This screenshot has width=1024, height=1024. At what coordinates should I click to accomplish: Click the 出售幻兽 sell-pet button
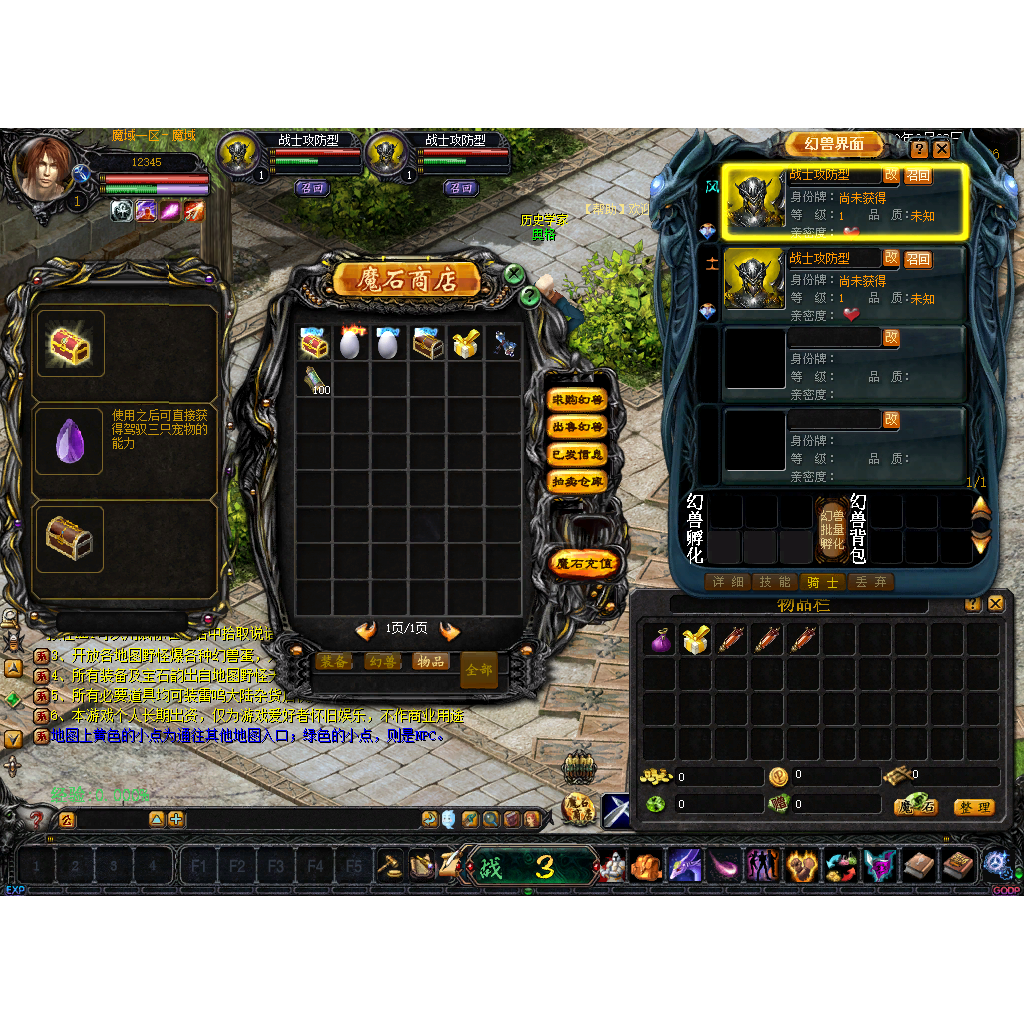[578, 427]
